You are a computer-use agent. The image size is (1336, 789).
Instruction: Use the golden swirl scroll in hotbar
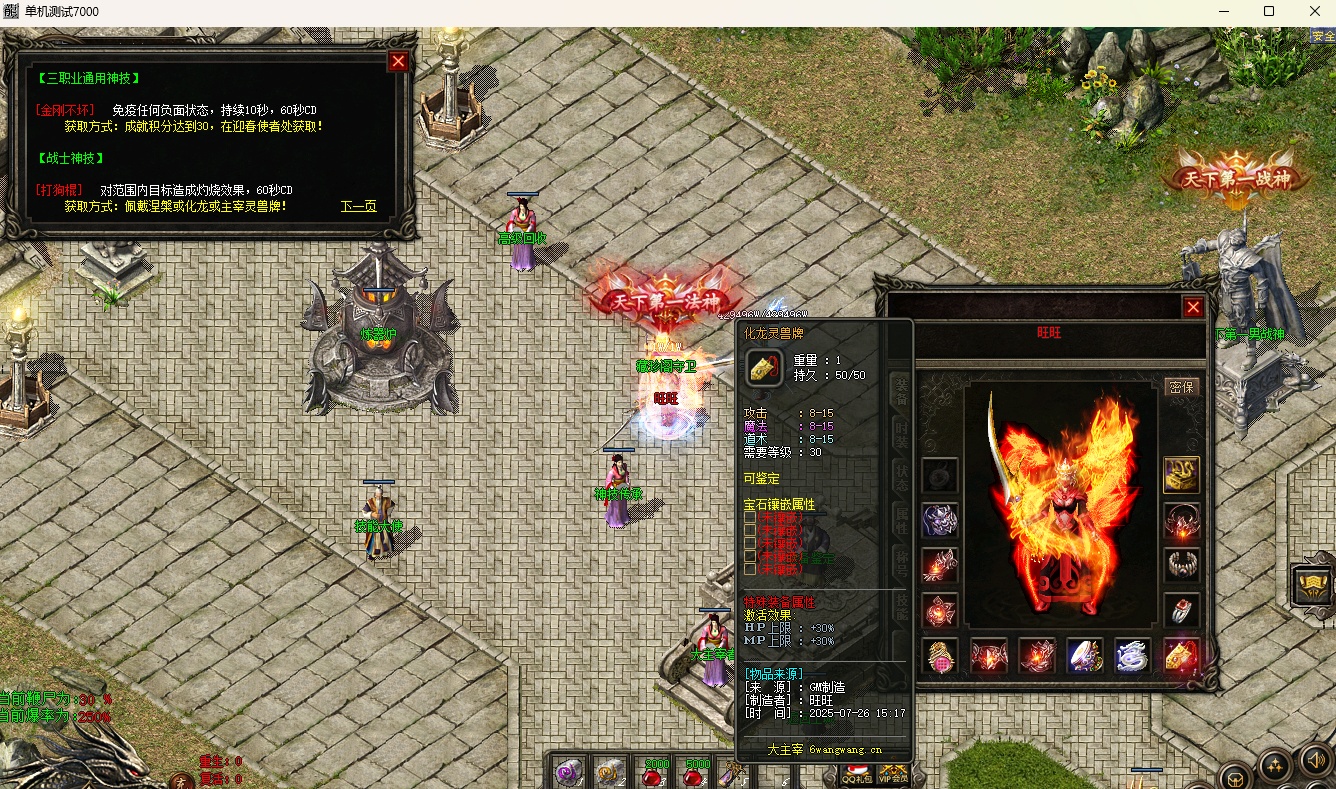(x=610, y=771)
